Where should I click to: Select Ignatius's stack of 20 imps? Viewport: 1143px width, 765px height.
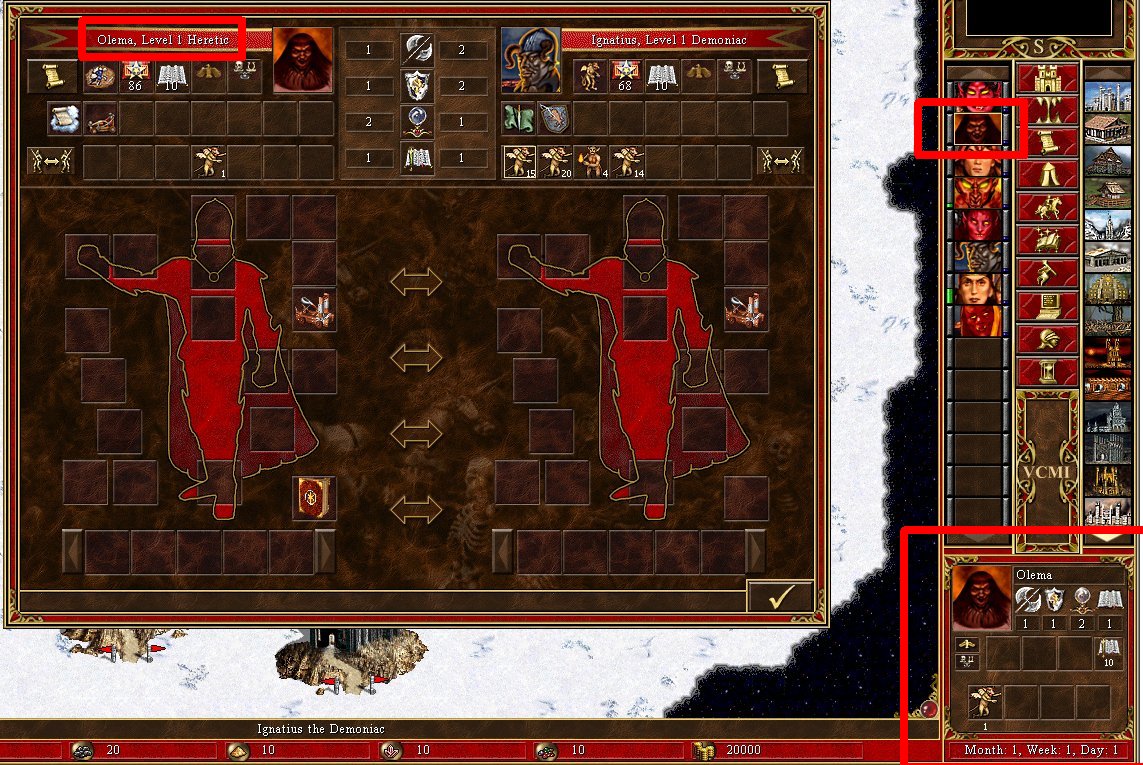coord(553,161)
